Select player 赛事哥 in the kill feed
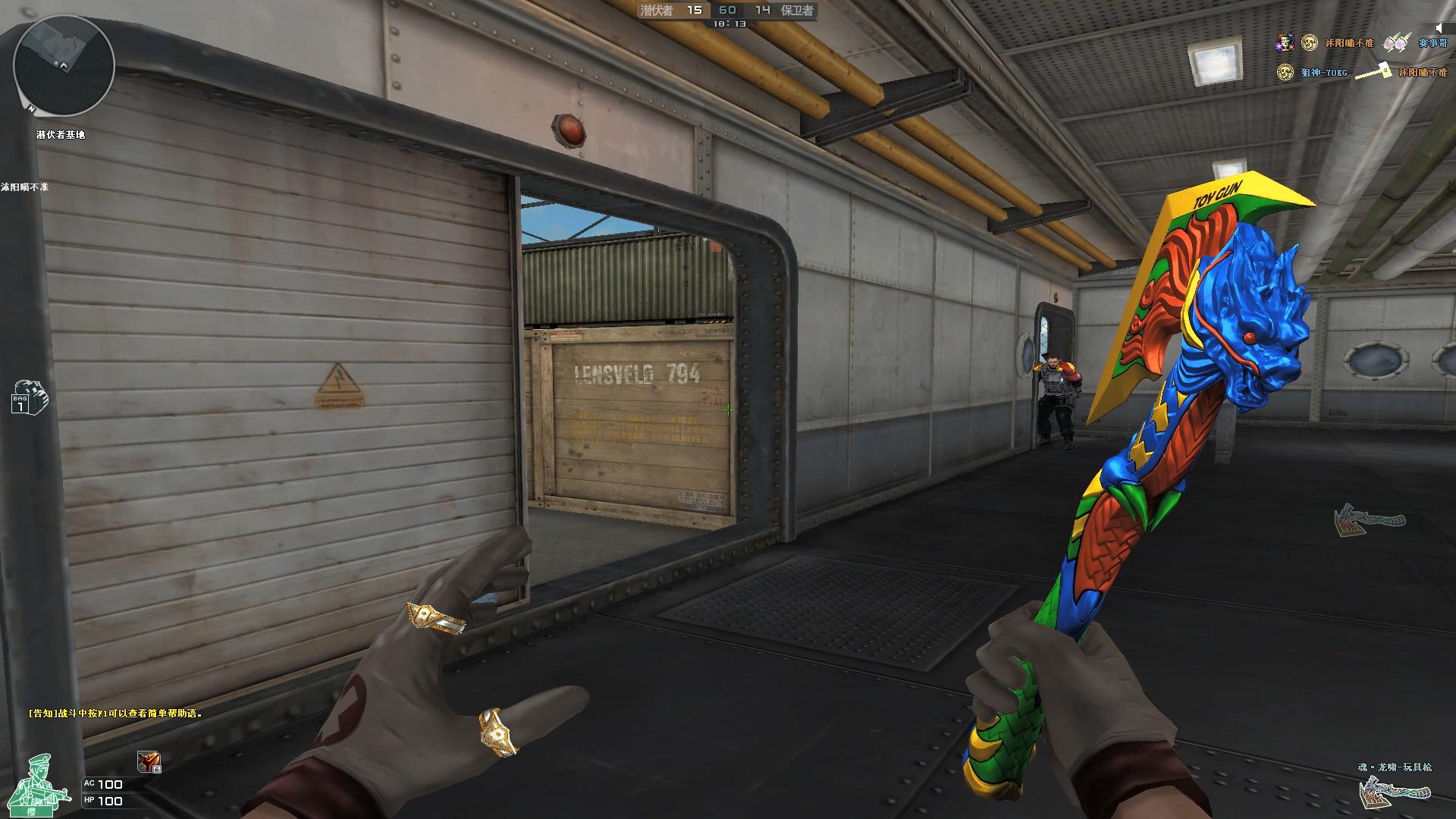 tap(1432, 43)
